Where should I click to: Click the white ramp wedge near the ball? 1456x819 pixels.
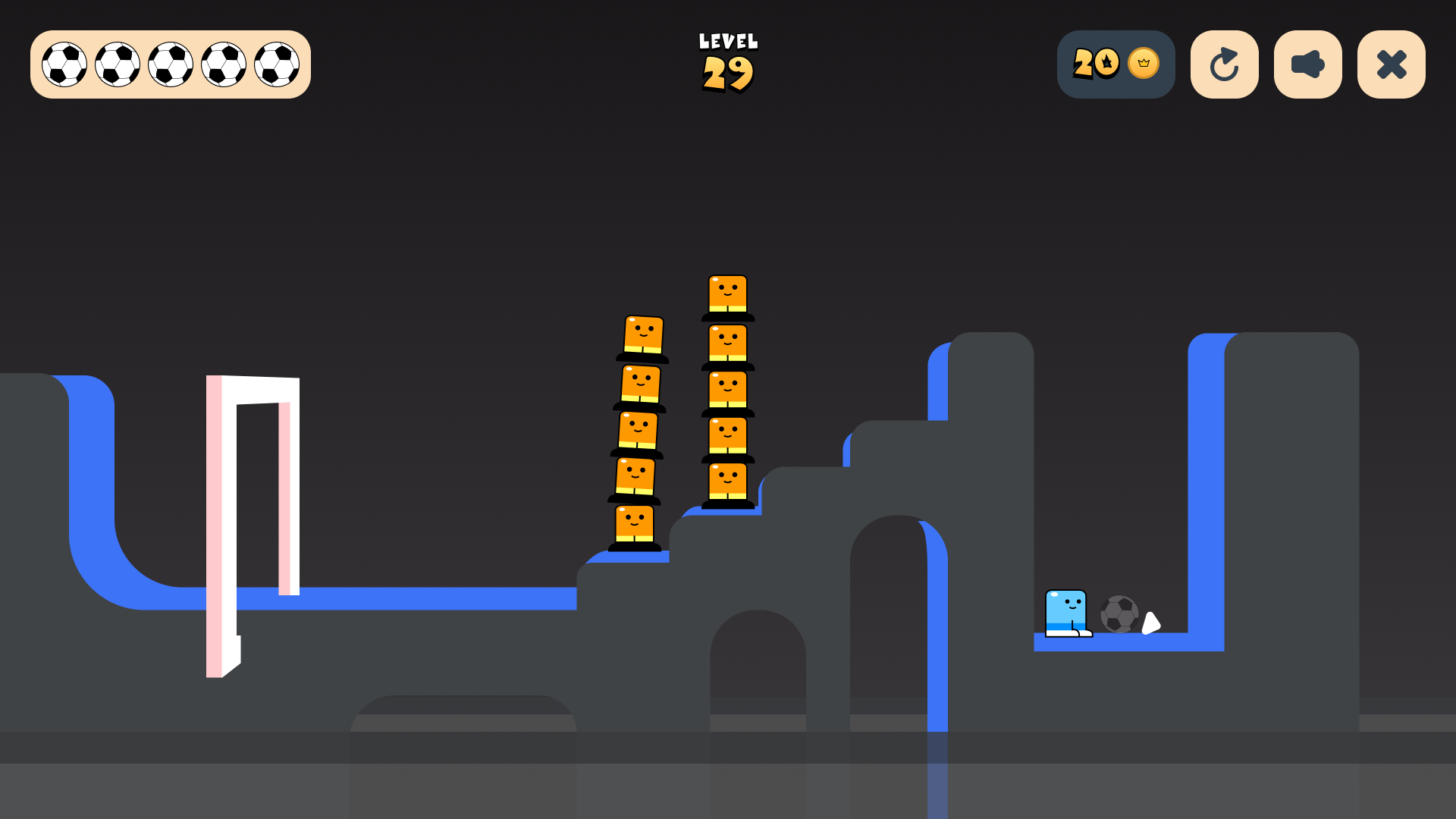point(1150,624)
